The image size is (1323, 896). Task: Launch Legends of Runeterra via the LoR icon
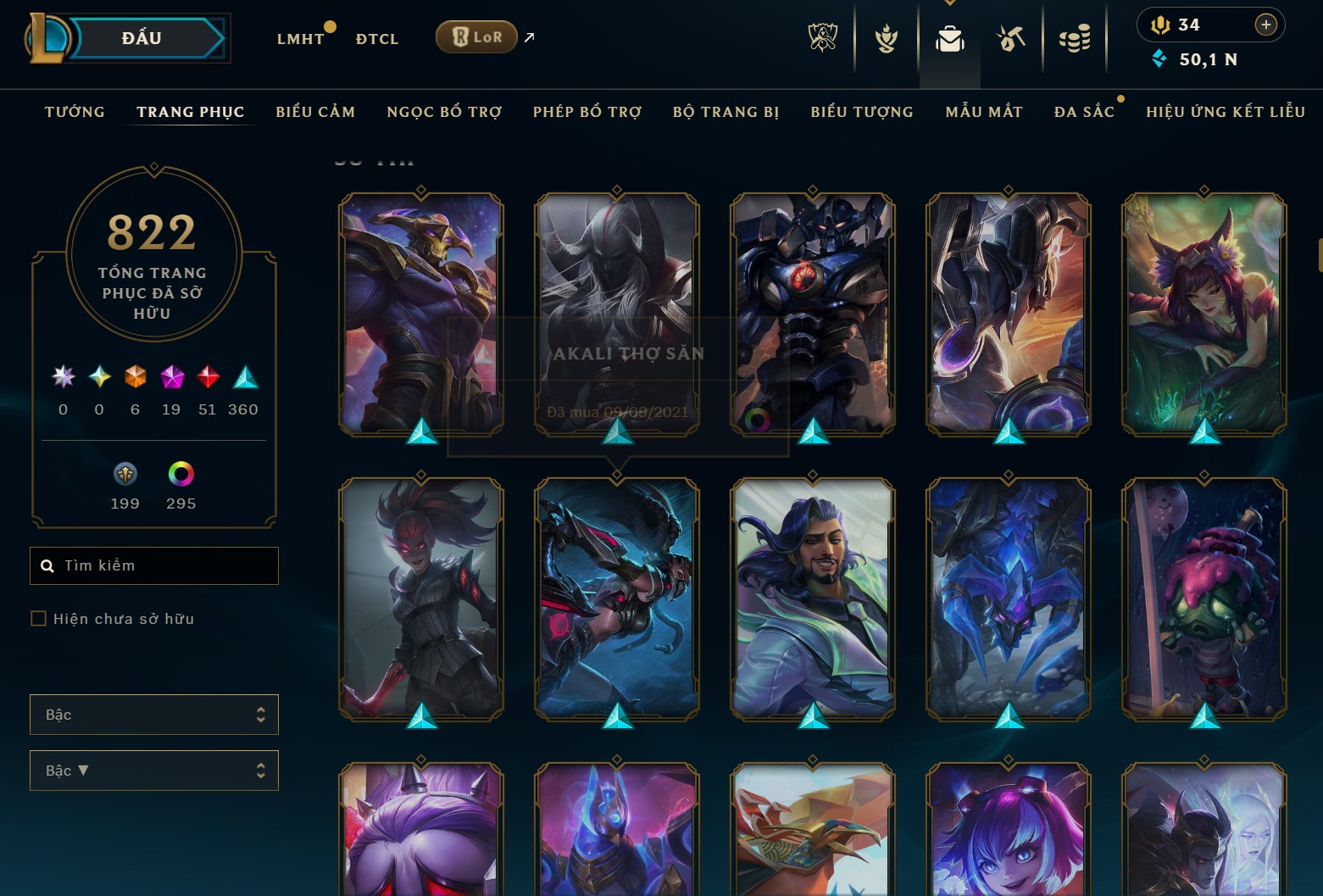[x=475, y=37]
